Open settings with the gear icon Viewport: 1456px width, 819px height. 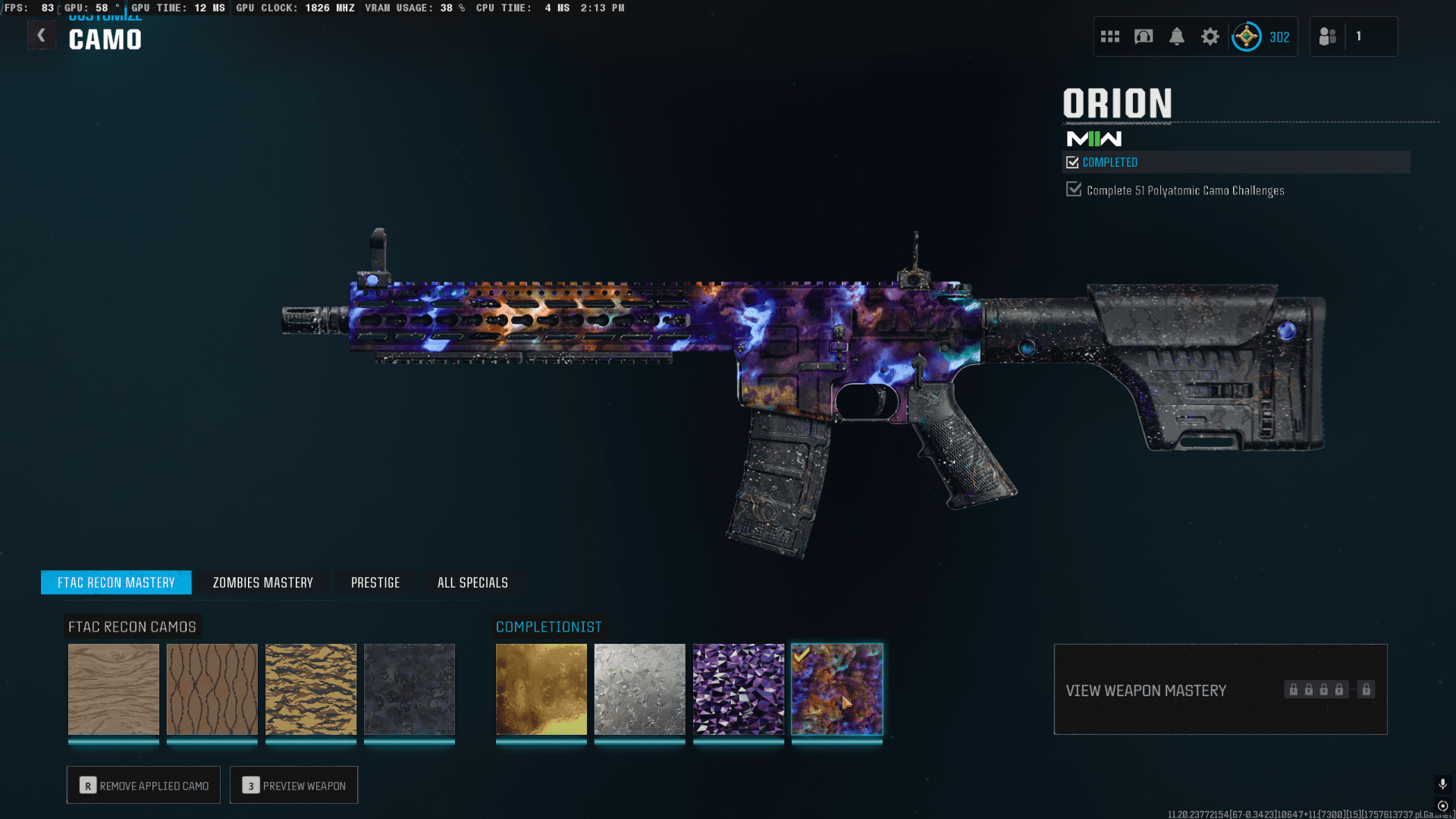(1210, 36)
